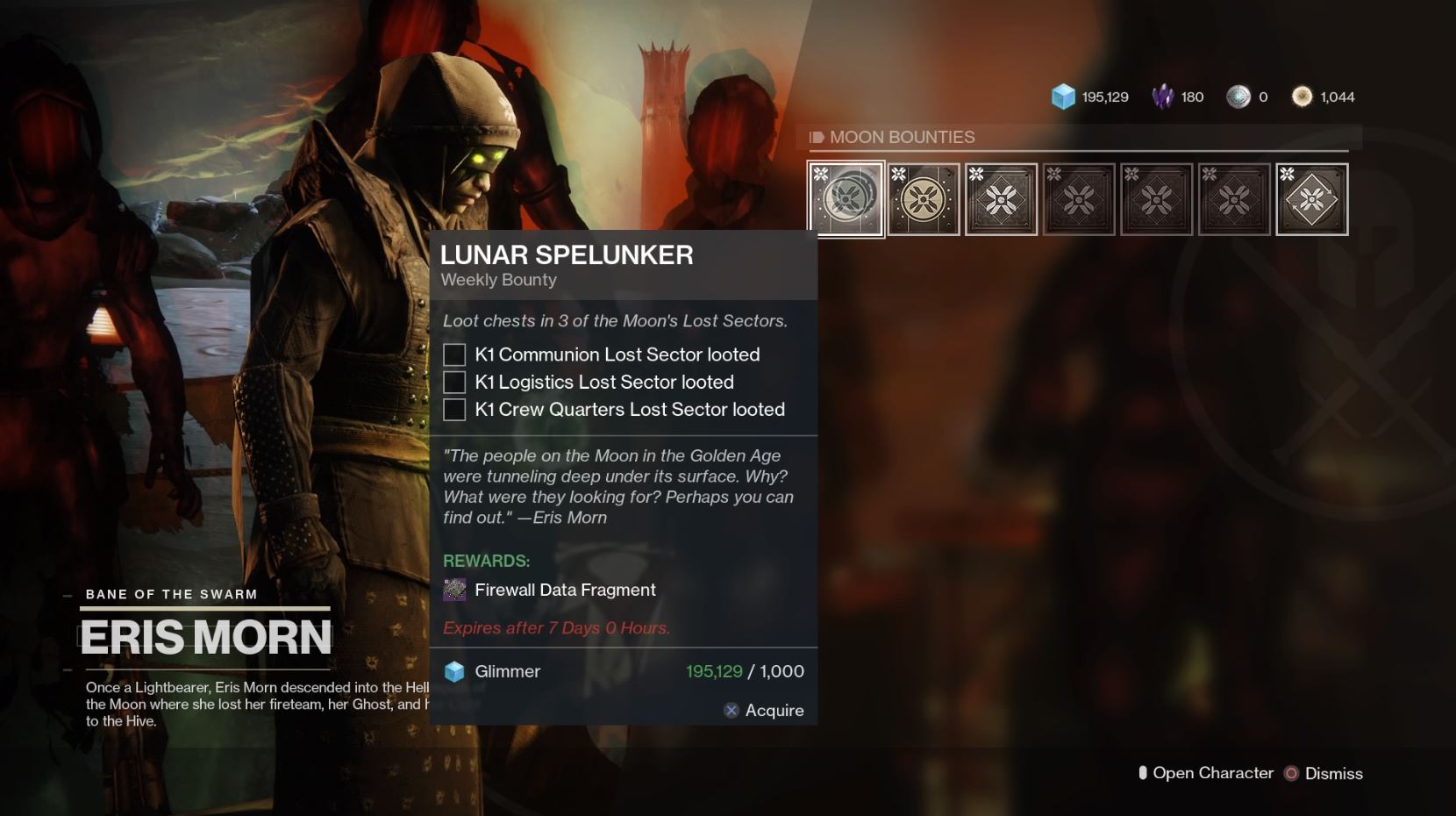1456x816 pixels.
Task: Click the bookmark icon beside Moon Bounties
Action: [817, 137]
